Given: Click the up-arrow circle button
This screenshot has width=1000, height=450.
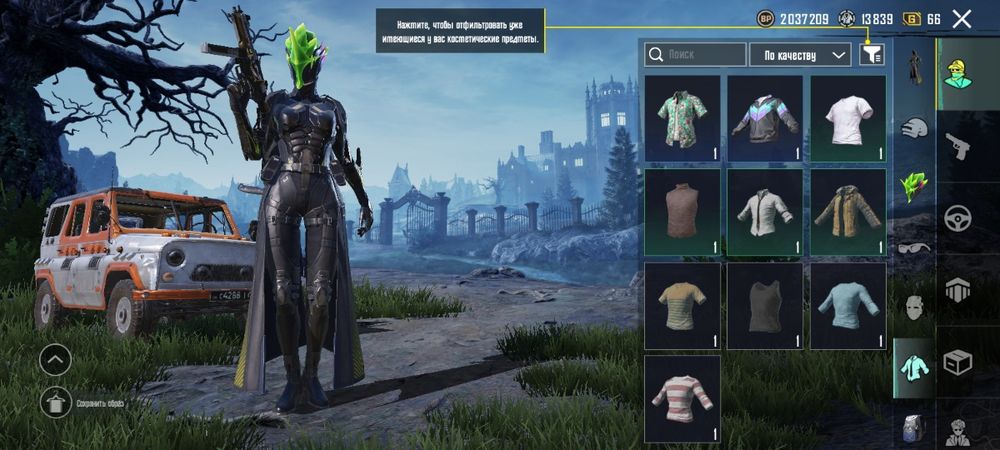Looking at the screenshot, I should pyautogui.click(x=55, y=359).
